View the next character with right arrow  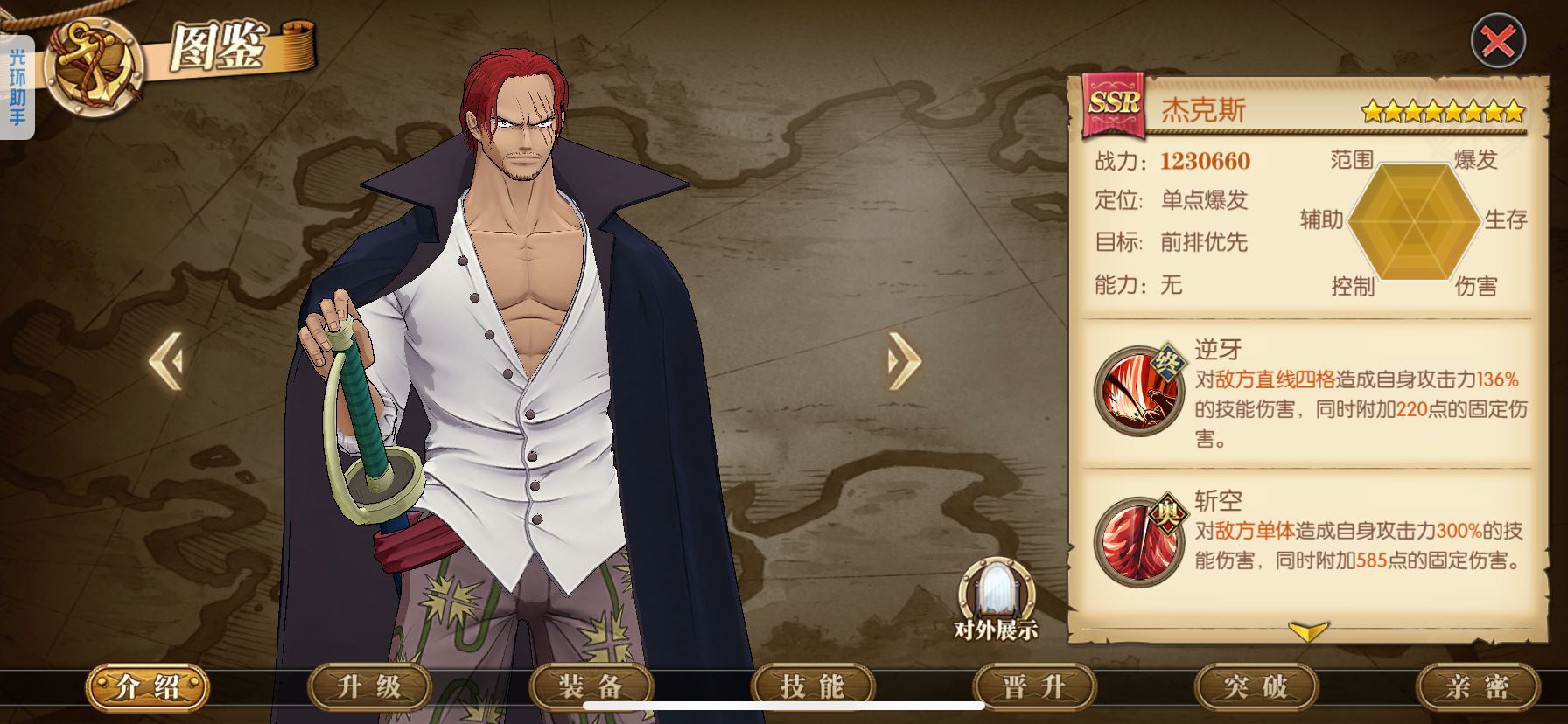(904, 359)
